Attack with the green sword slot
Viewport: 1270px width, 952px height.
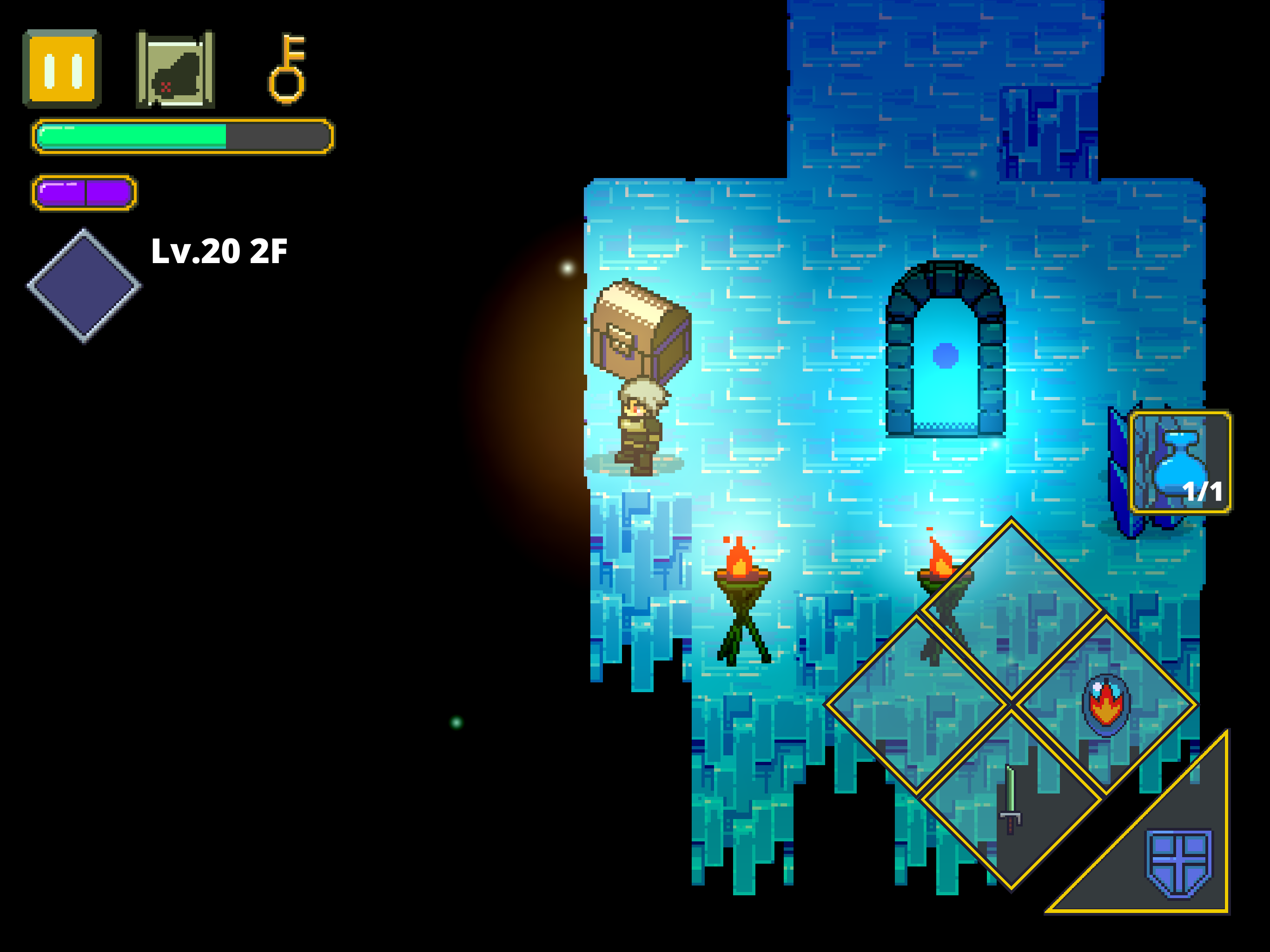point(1011,799)
